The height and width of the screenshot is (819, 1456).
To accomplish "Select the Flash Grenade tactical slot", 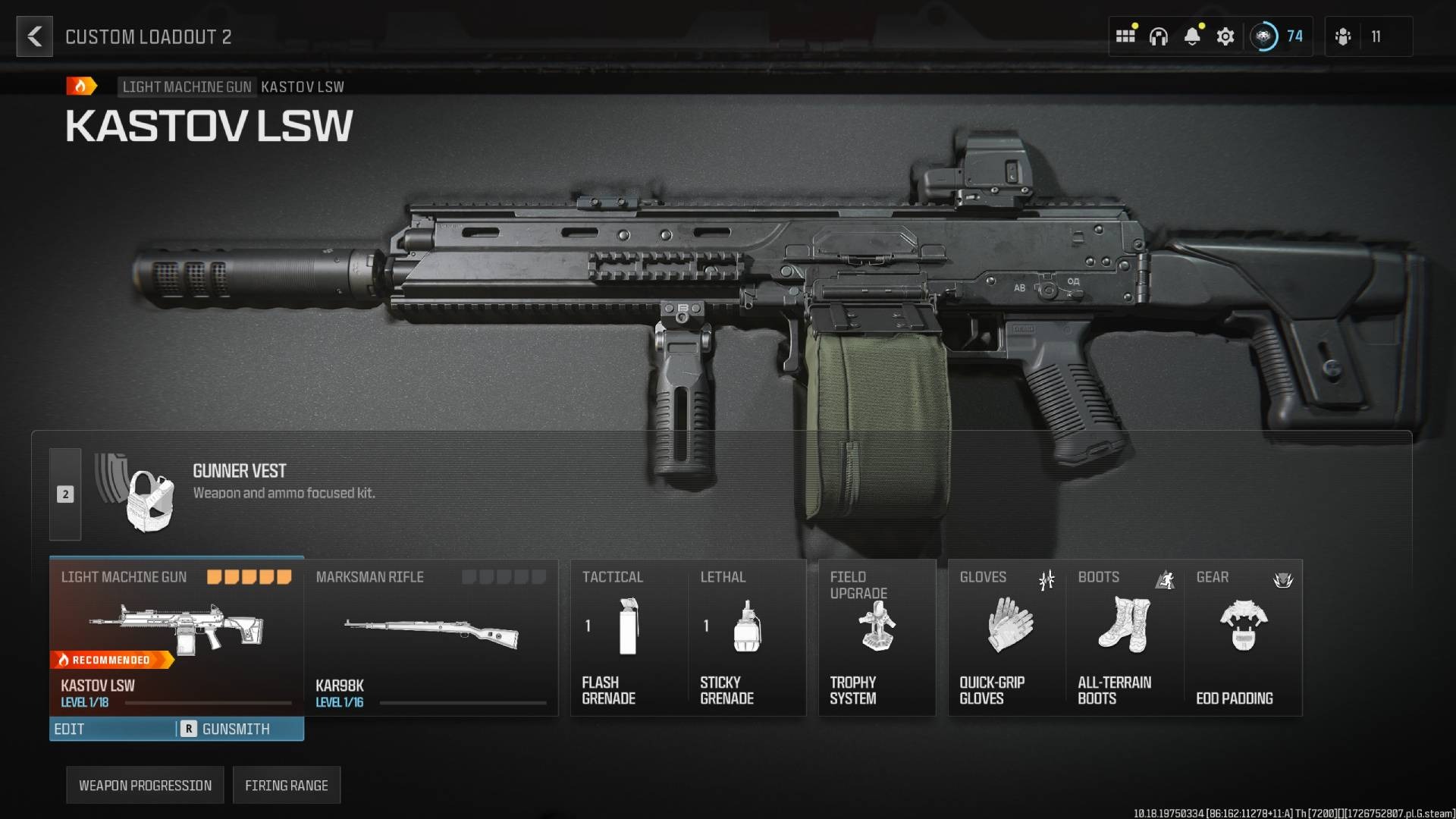I will (629, 637).
